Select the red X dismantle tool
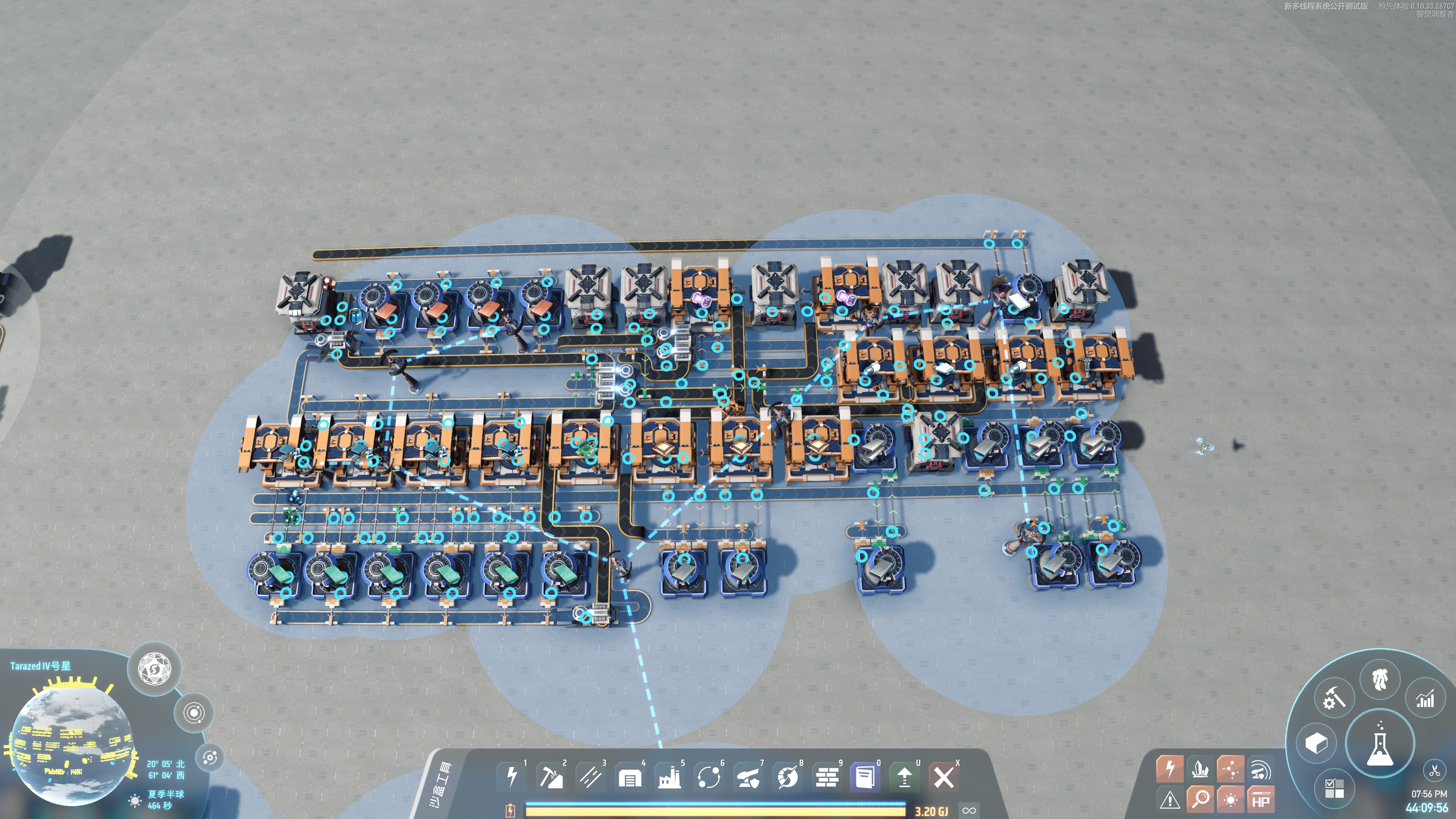 tap(943, 777)
